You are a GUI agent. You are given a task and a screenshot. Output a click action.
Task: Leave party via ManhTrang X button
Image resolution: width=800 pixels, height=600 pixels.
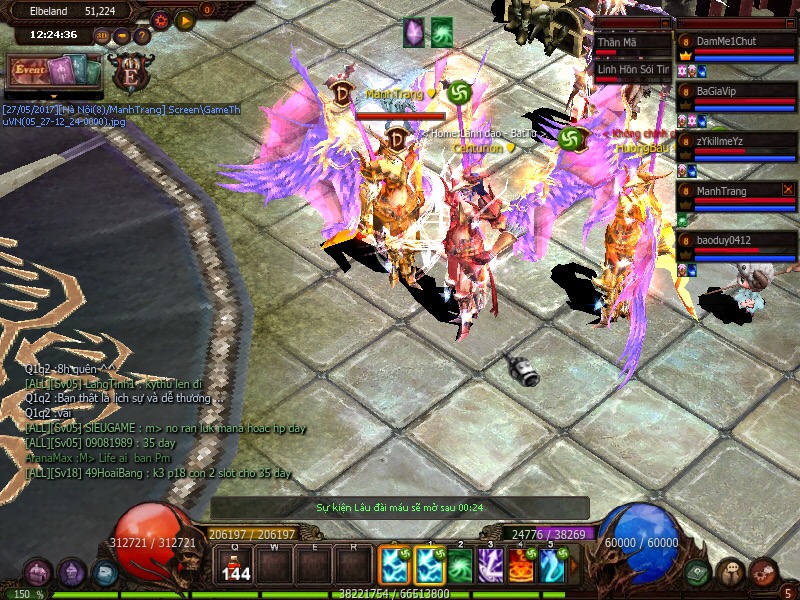(788, 188)
